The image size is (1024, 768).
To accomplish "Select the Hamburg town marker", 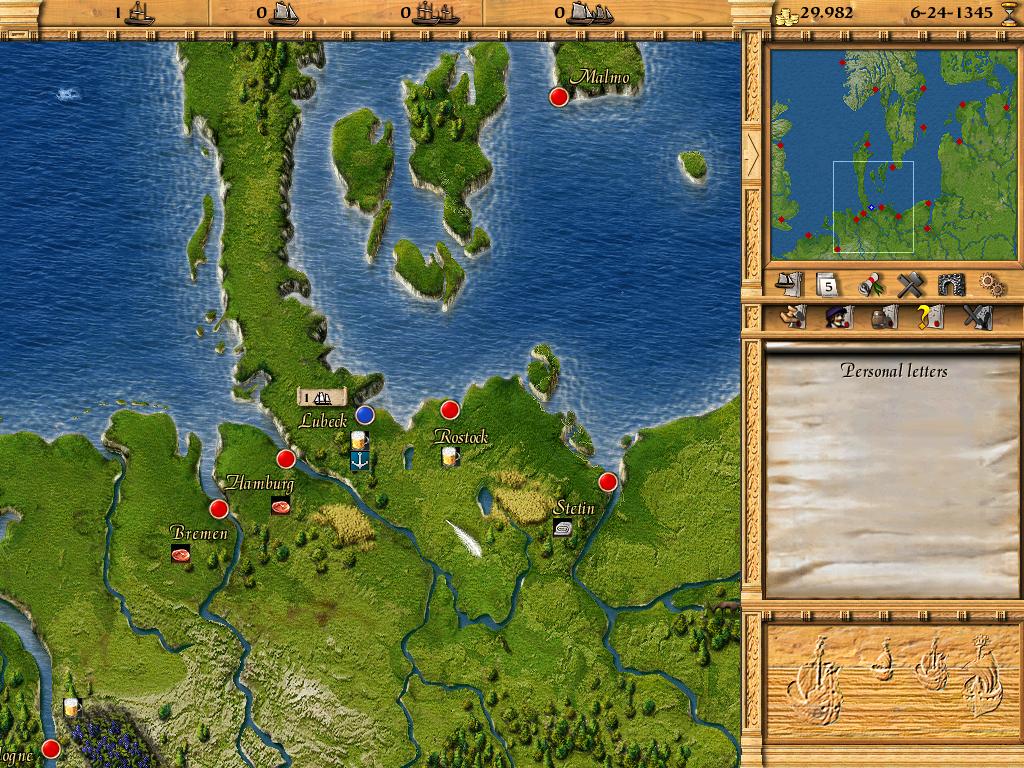I will (x=286, y=459).
